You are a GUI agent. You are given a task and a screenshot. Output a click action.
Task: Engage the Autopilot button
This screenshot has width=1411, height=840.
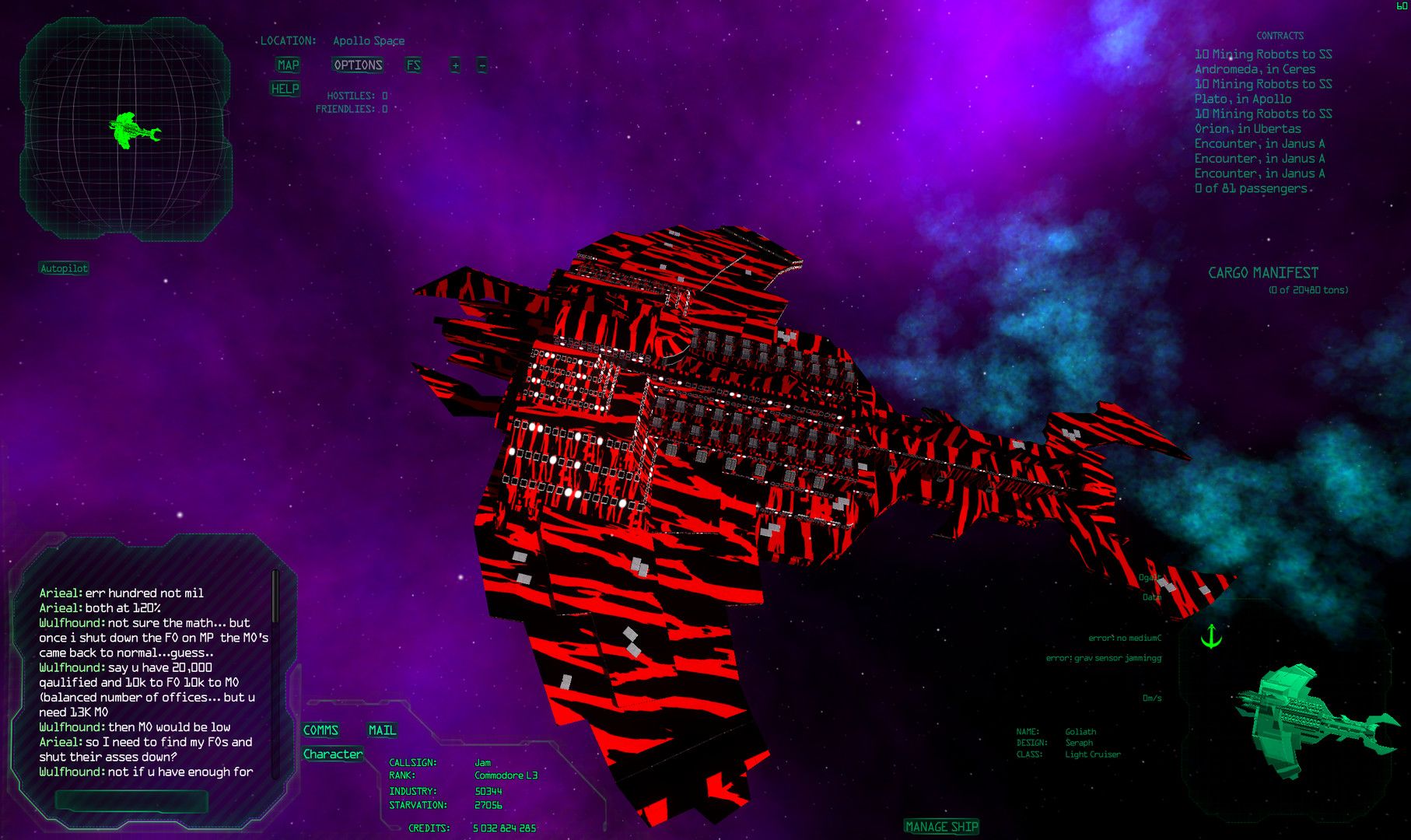[64, 268]
